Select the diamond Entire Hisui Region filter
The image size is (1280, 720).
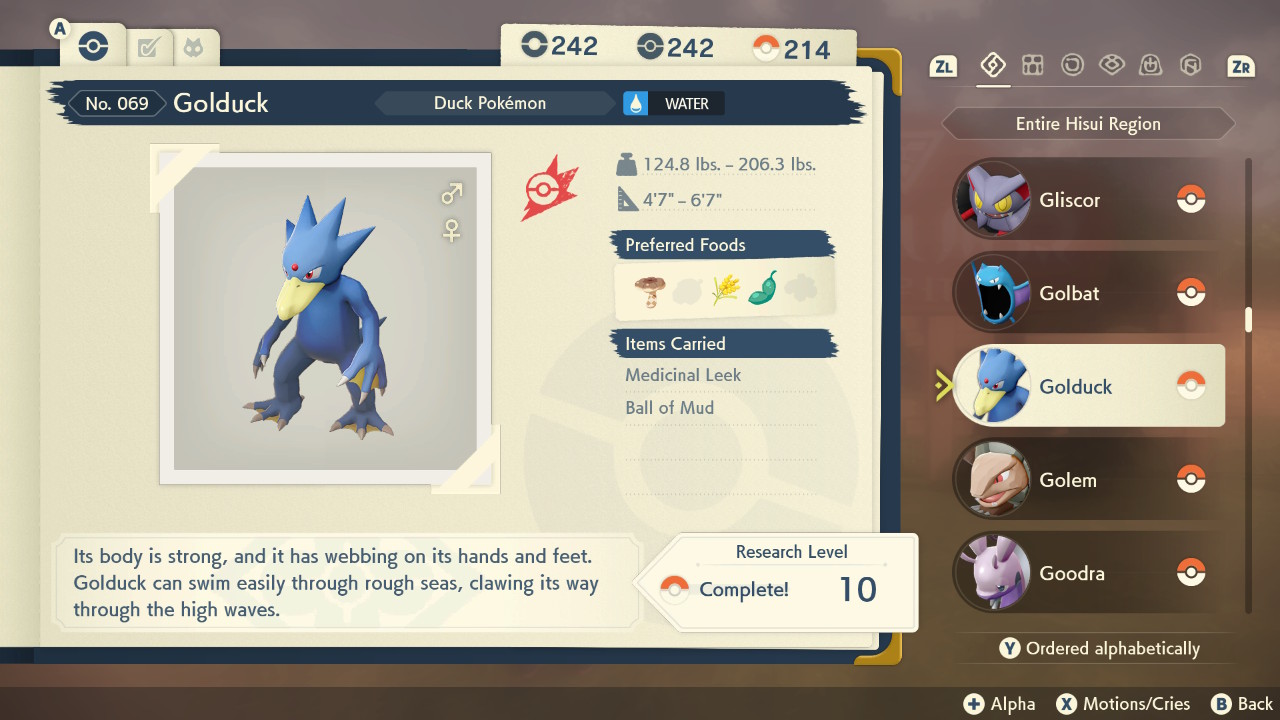point(992,66)
